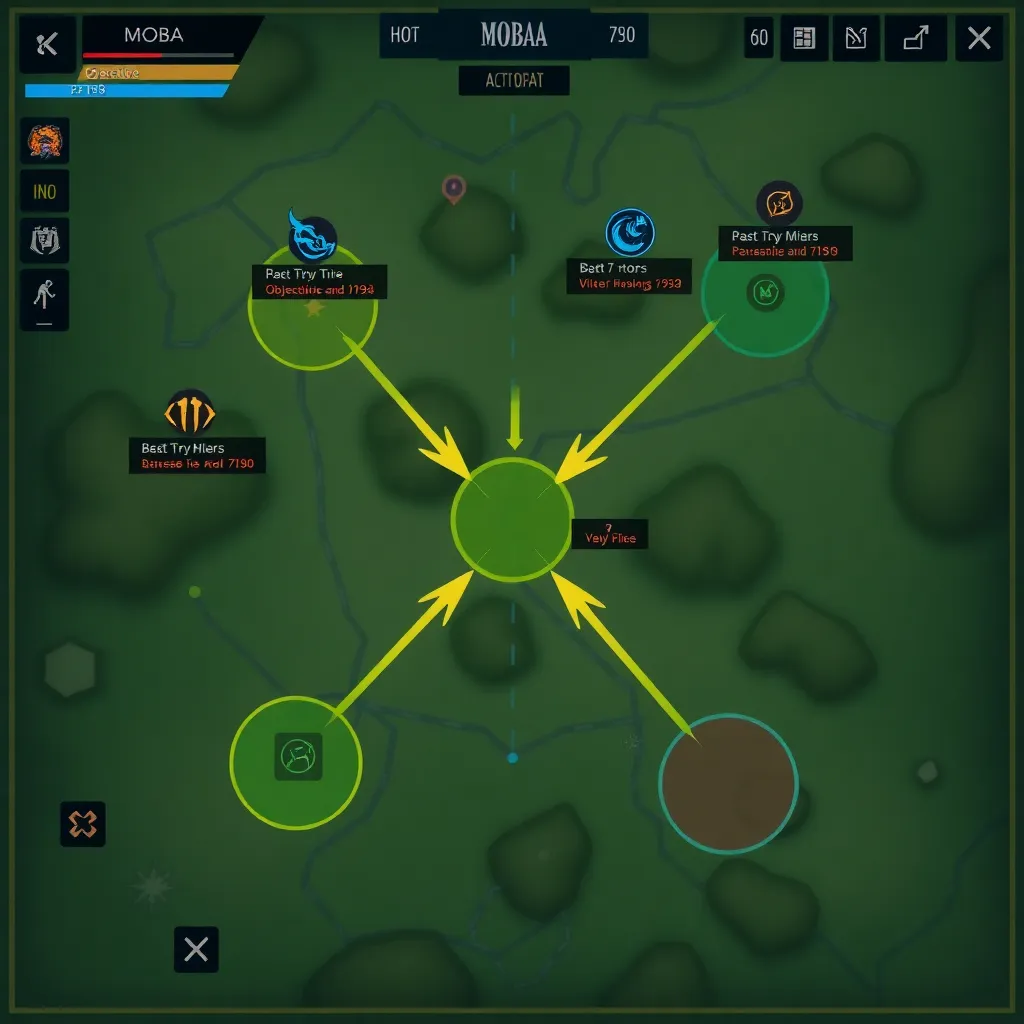Click the square icon beside the arrow button
This screenshot has width=1024, height=1024.
pyautogui.click(x=856, y=39)
